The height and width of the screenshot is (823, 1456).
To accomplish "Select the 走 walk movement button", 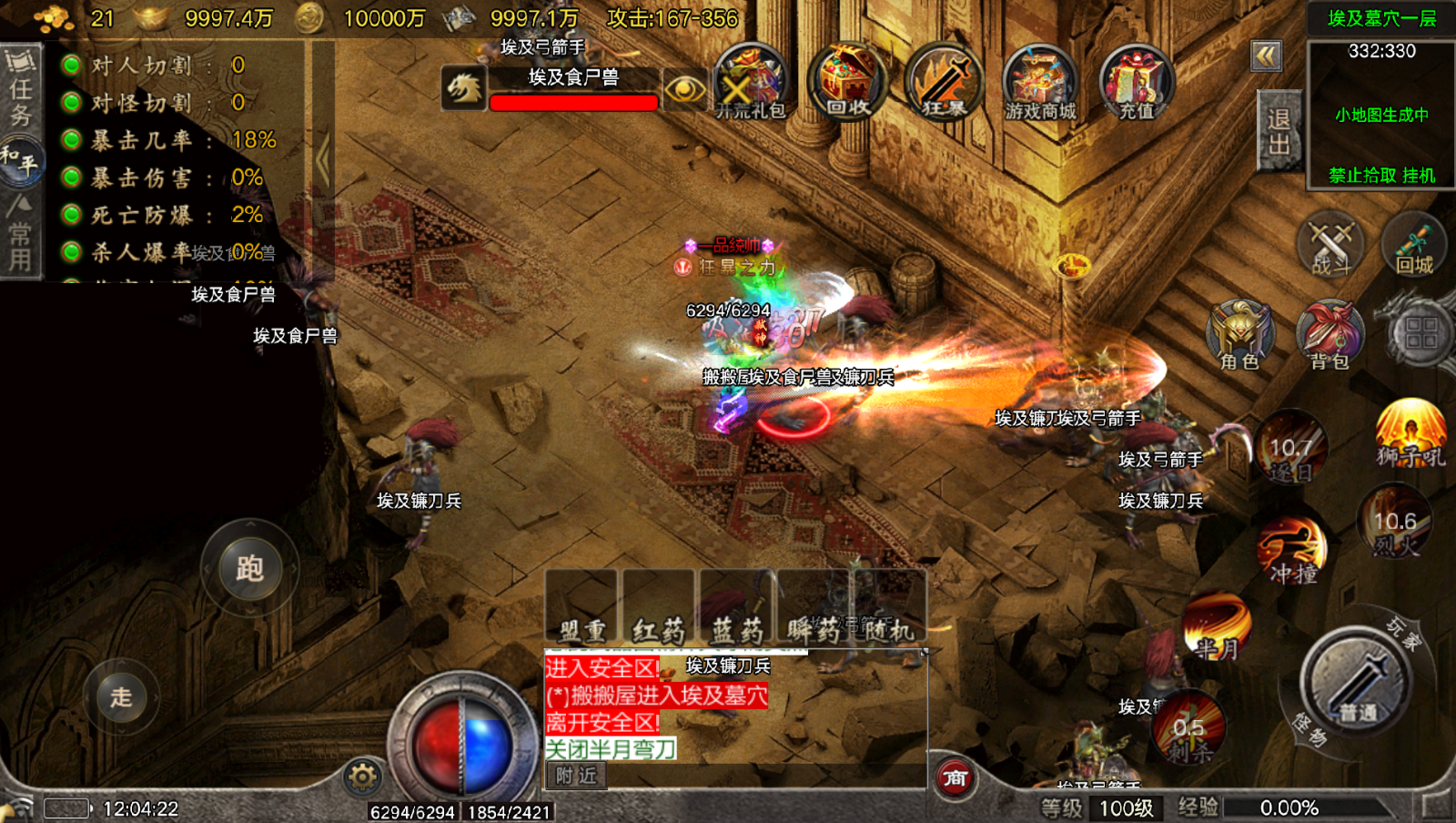I will click(121, 697).
